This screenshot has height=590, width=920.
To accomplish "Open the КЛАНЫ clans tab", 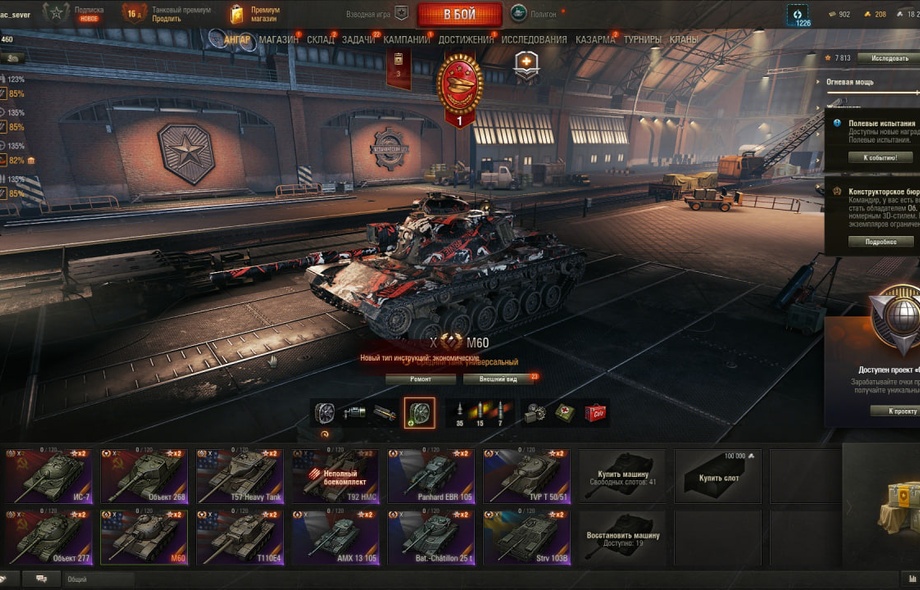I will (684, 40).
